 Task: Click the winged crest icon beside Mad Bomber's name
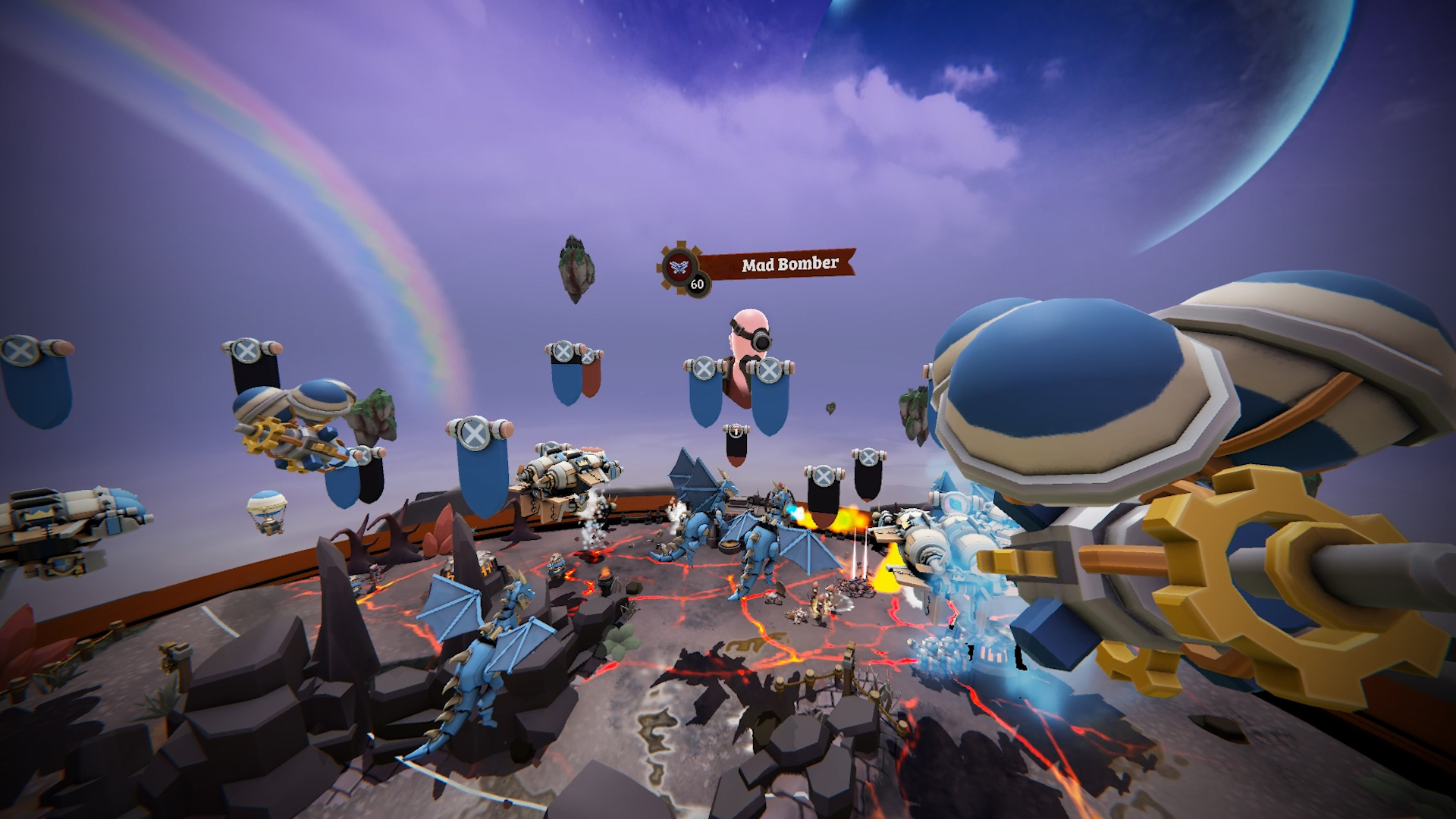pyautogui.click(x=679, y=267)
